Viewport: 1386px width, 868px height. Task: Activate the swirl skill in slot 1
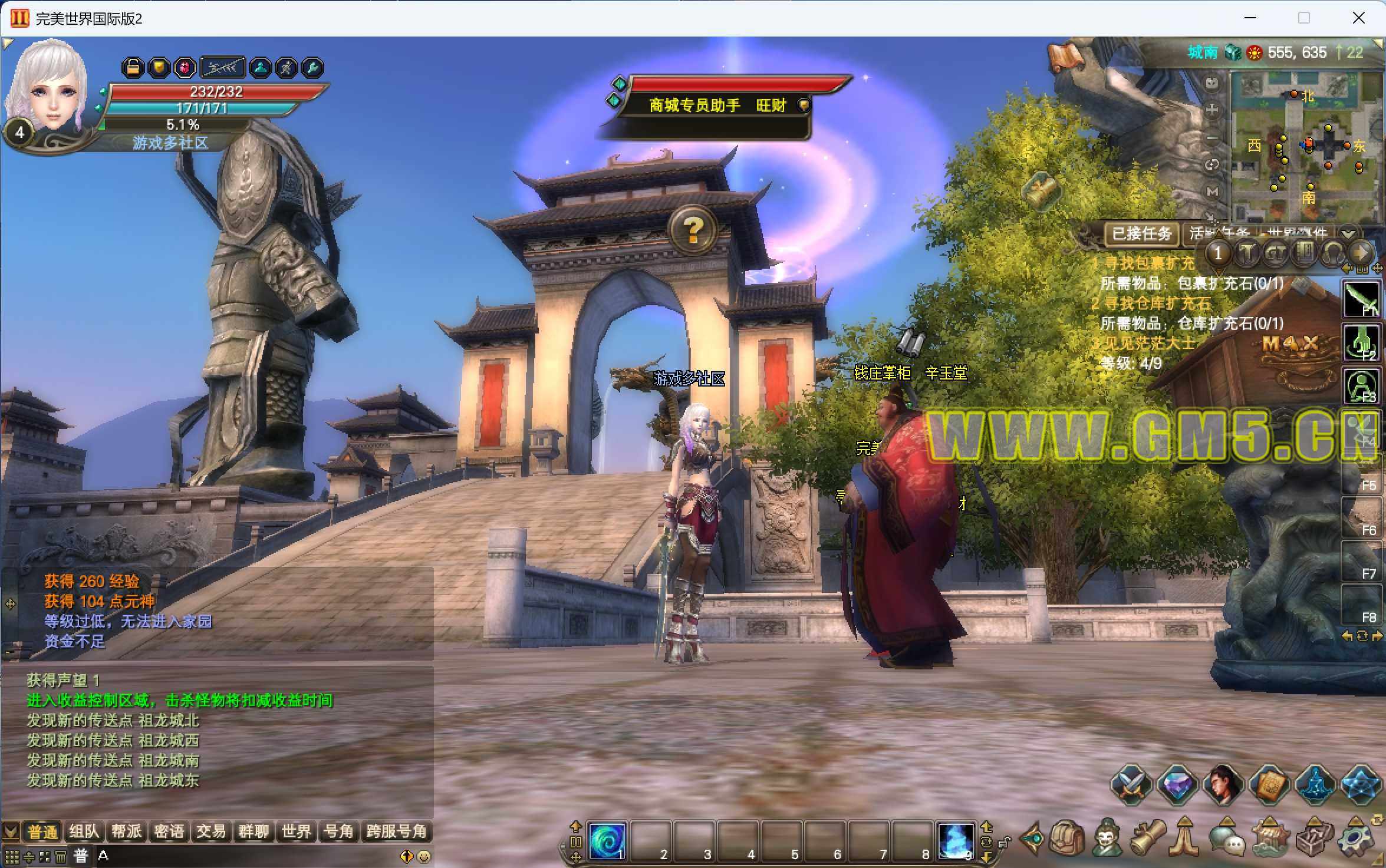(x=607, y=841)
